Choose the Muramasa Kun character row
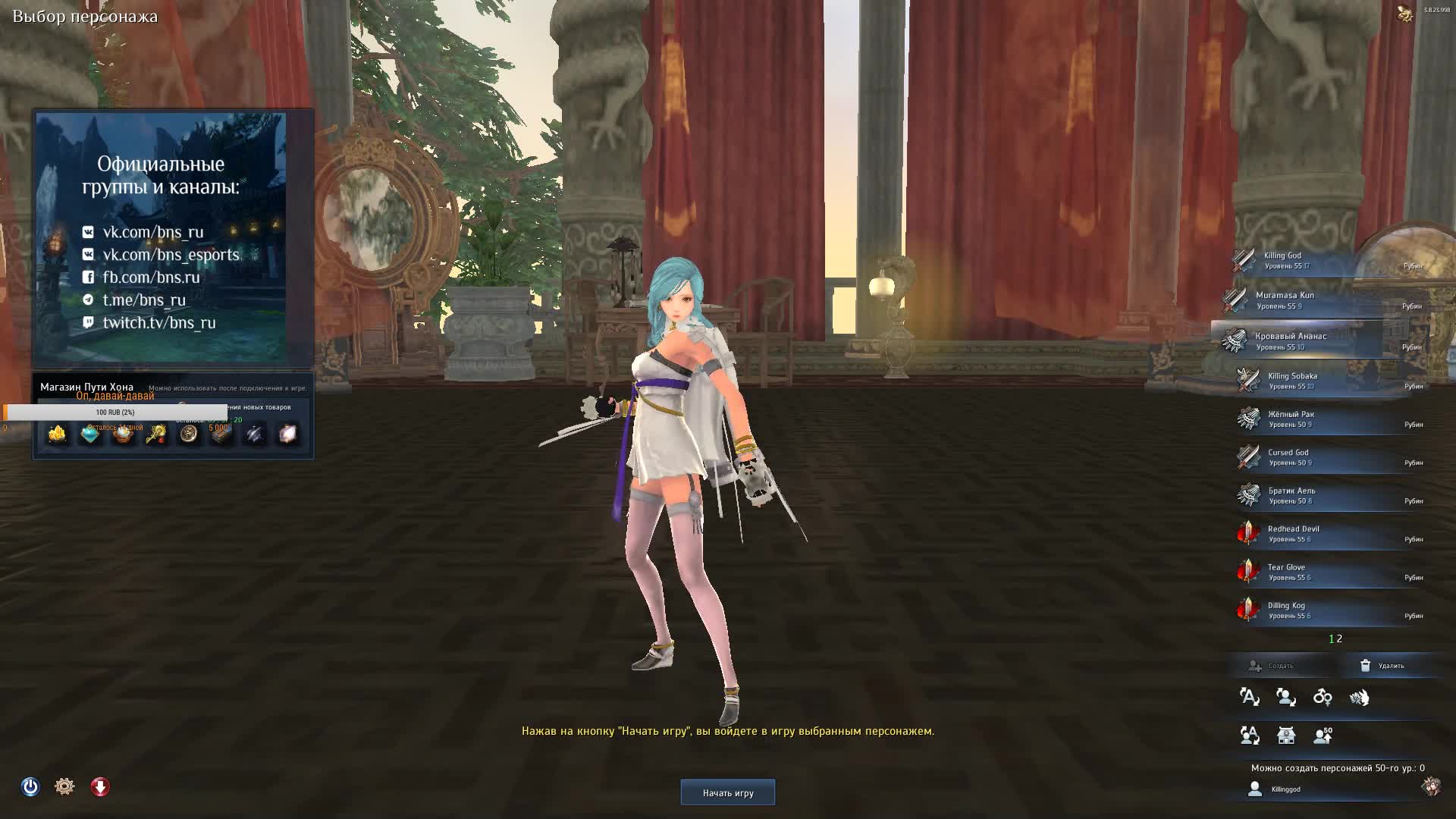The image size is (1456, 819). pyautogui.click(x=1327, y=301)
